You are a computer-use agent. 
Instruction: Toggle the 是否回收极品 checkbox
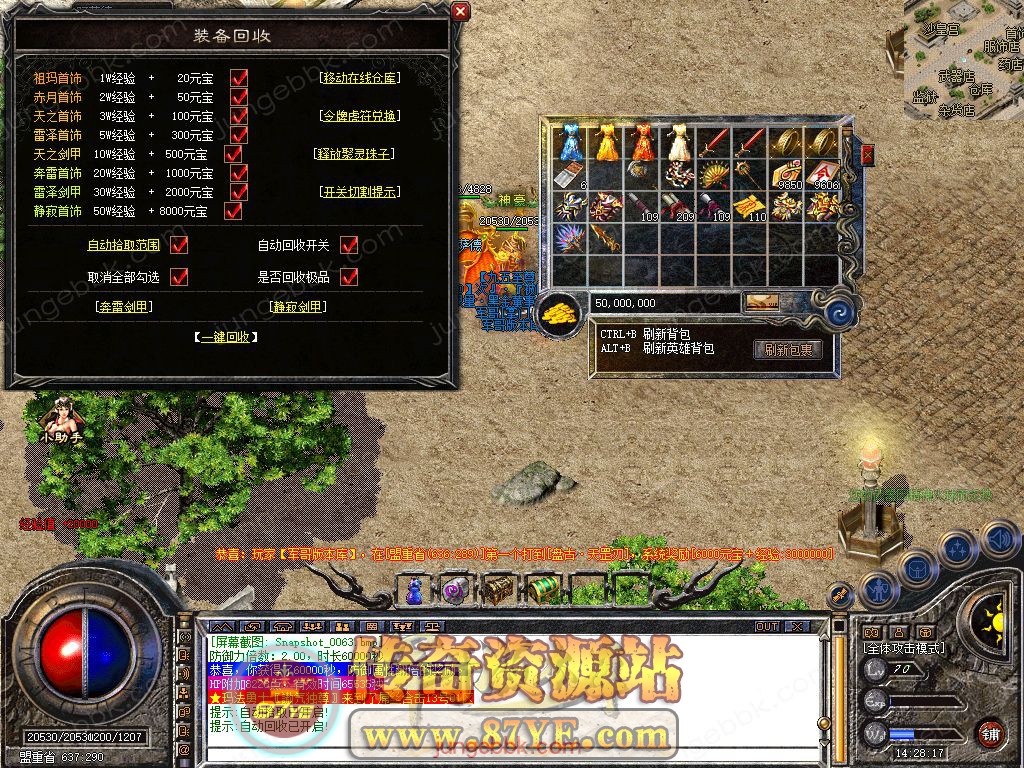[349, 277]
